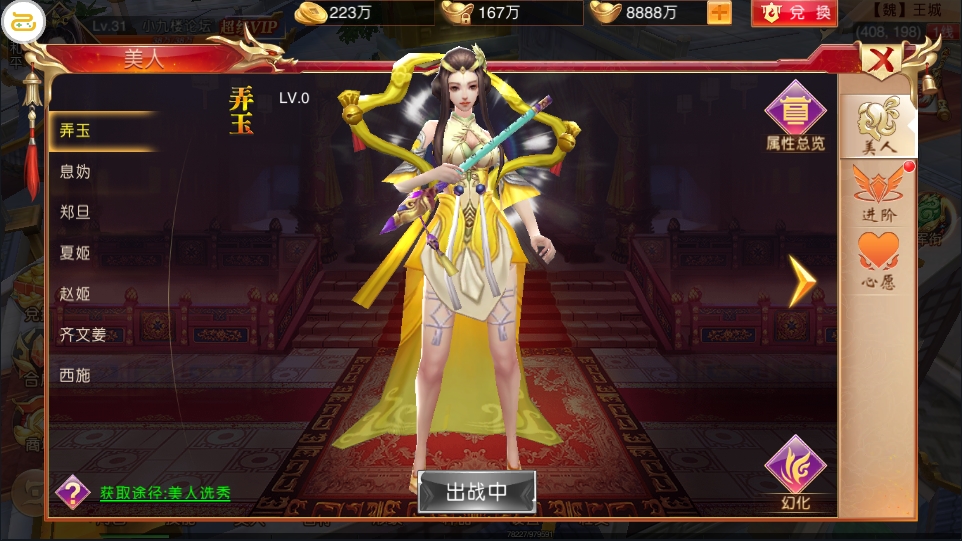Choose 齐文姜 from the list
The width and height of the screenshot is (962, 541).
83,335
